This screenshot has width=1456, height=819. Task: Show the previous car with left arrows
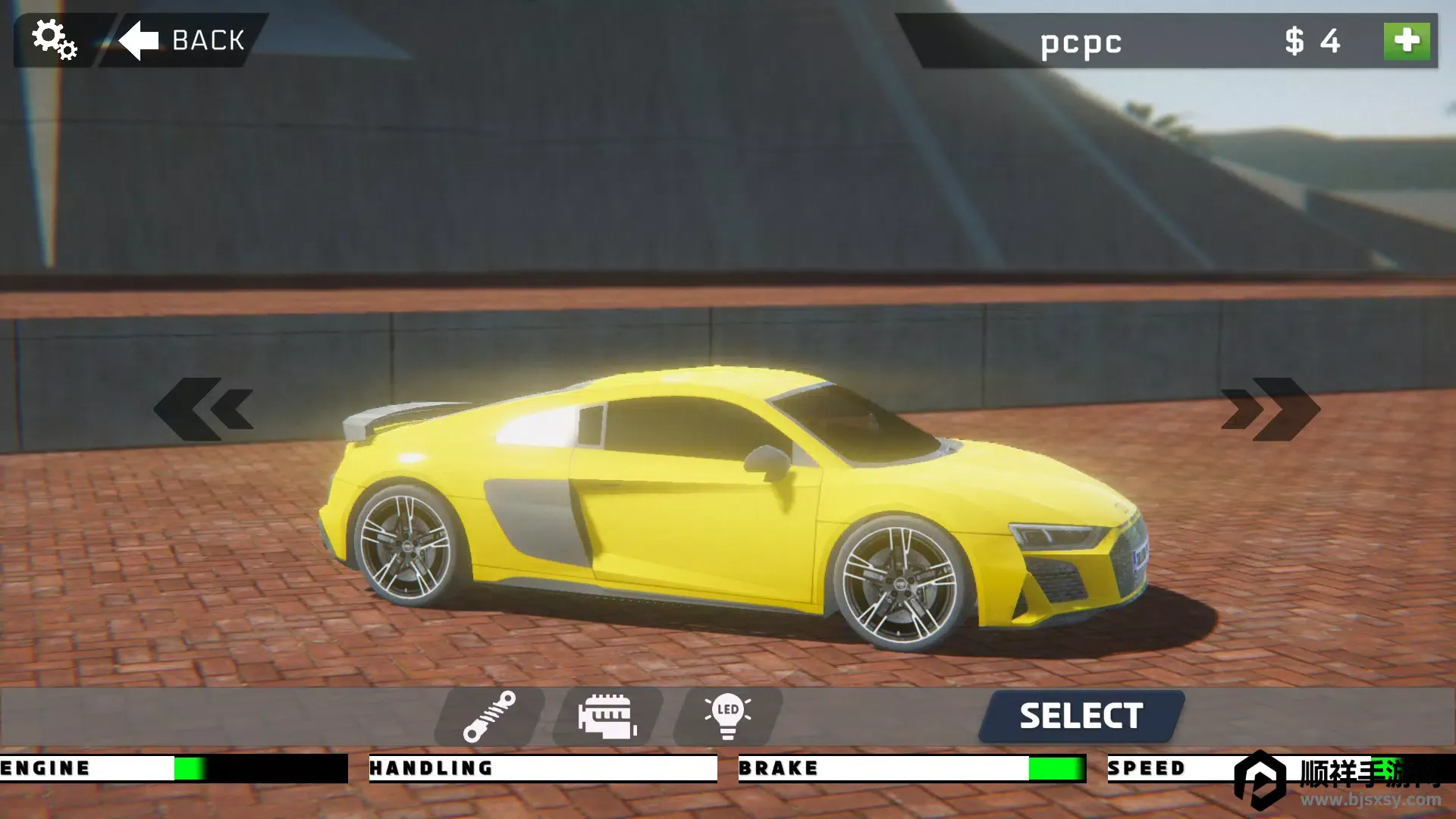point(205,409)
